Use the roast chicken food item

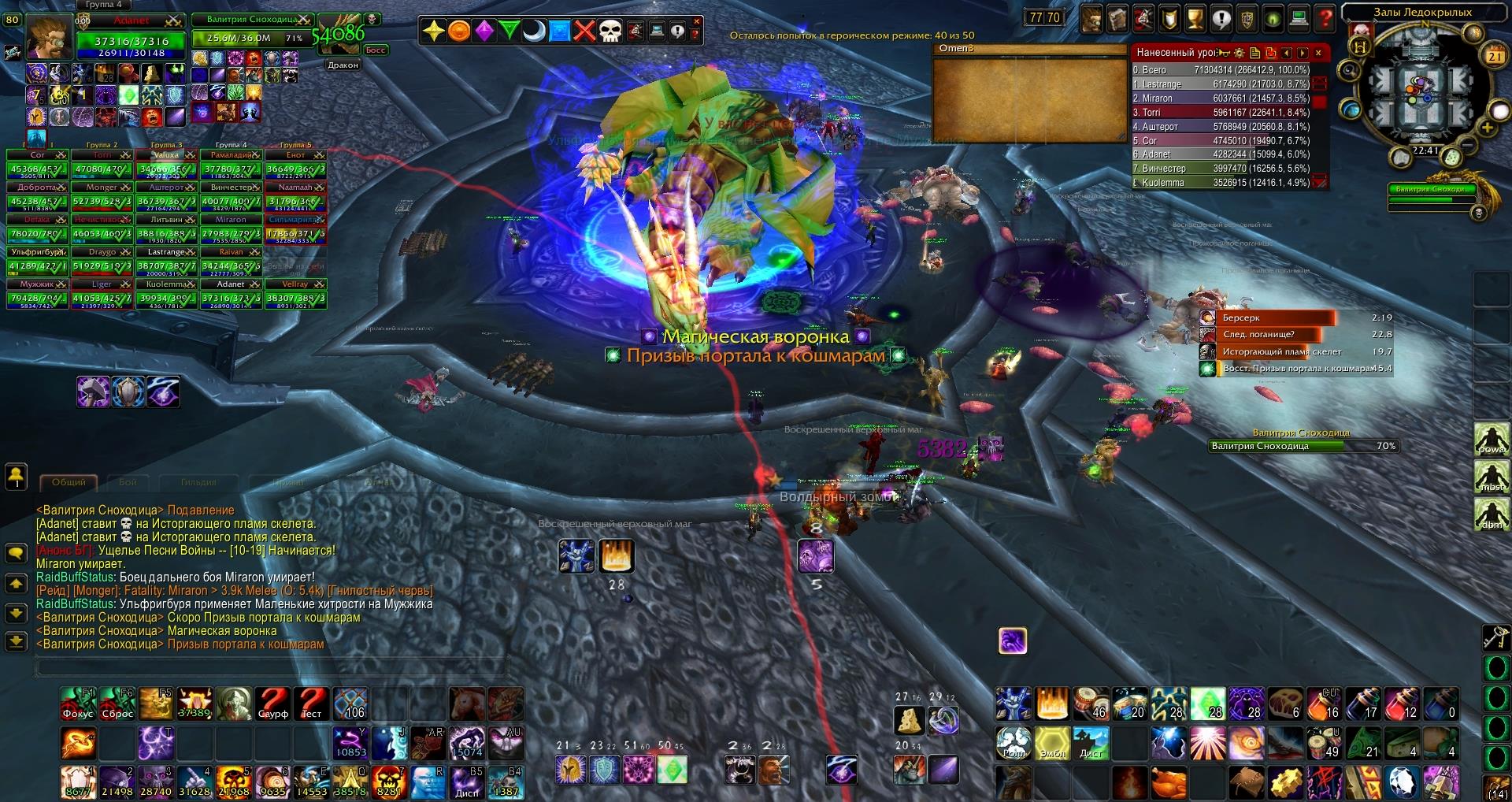coord(1168,783)
